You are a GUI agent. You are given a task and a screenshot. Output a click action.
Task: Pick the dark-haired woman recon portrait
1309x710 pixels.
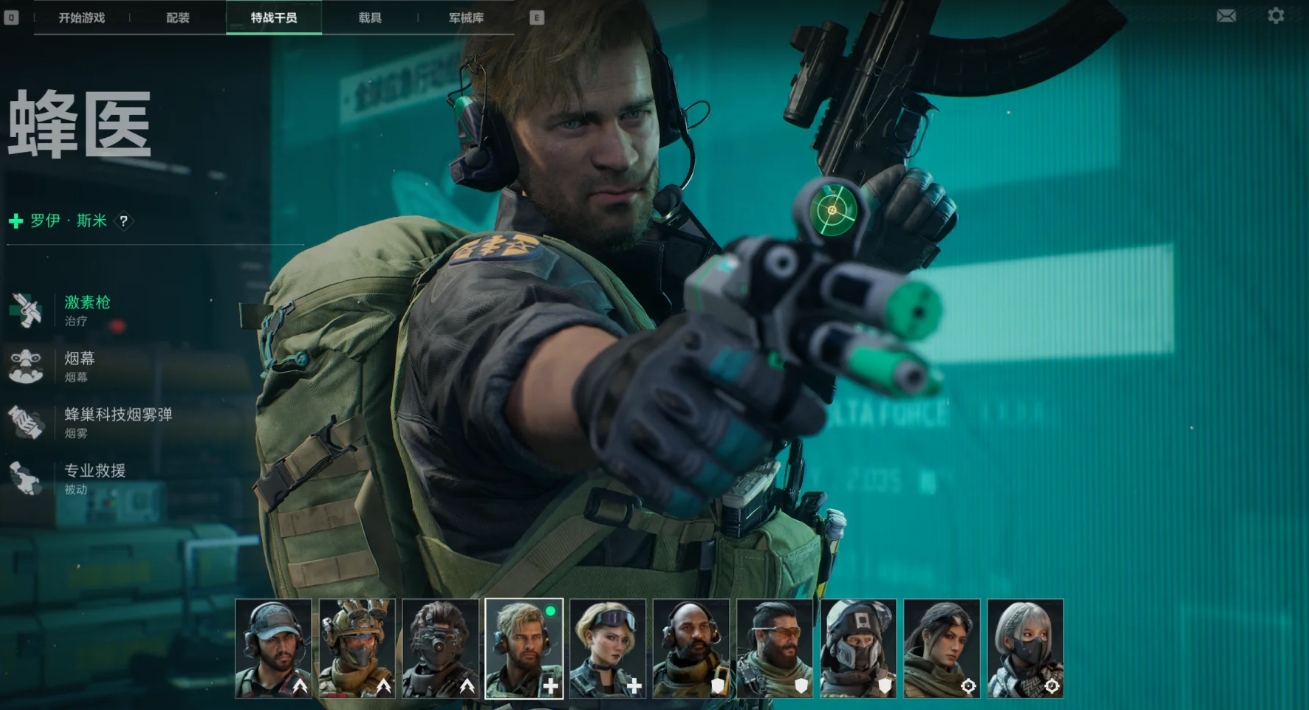[942, 648]
